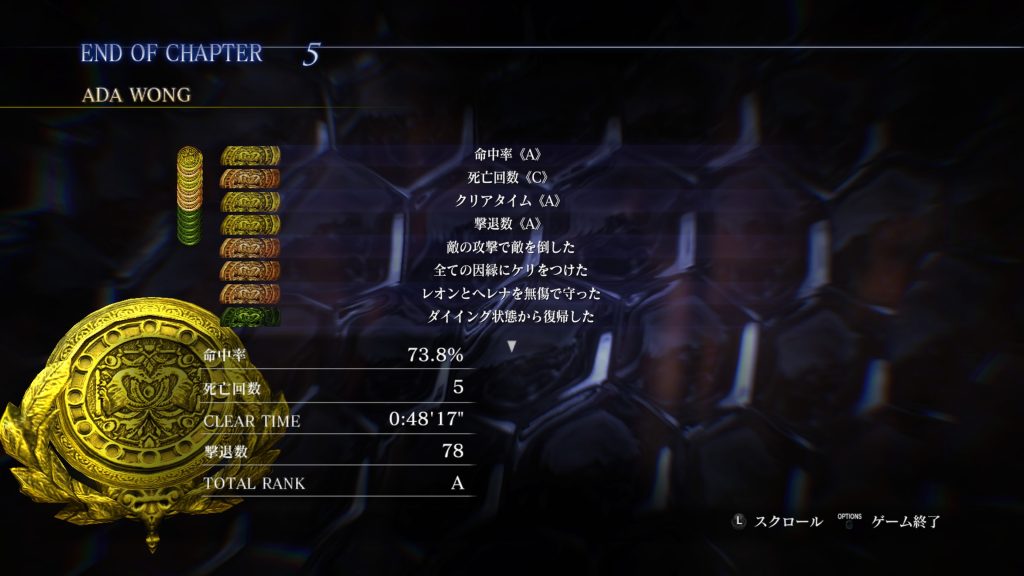Pick the ダイイング状態から復帰した medal row
The height and width of the screenshot is (576, 1024).
click(x=510, y=316)
